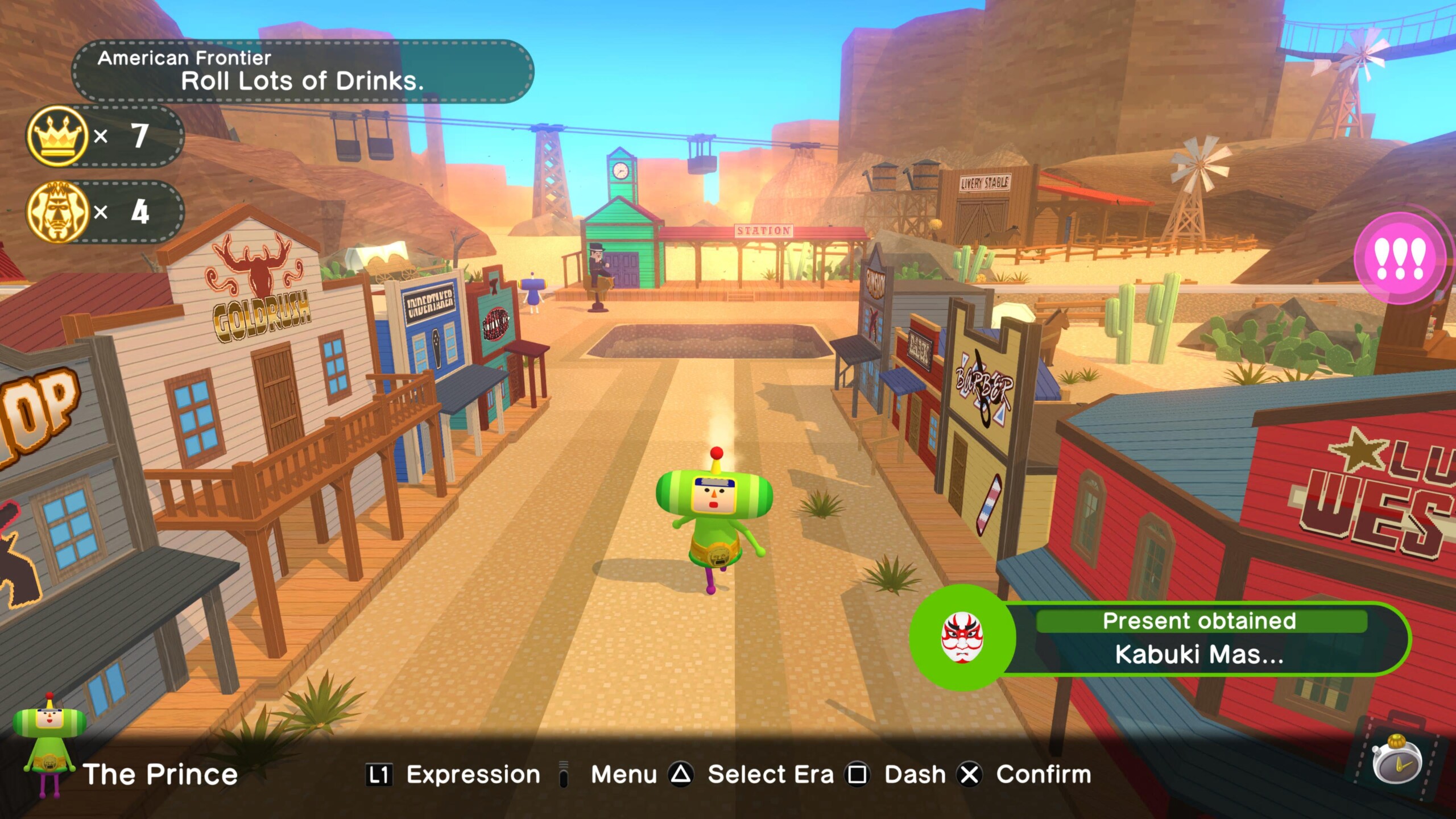
Task: Open the Kabuki Mask present notification
Action: click(1160, 638)
